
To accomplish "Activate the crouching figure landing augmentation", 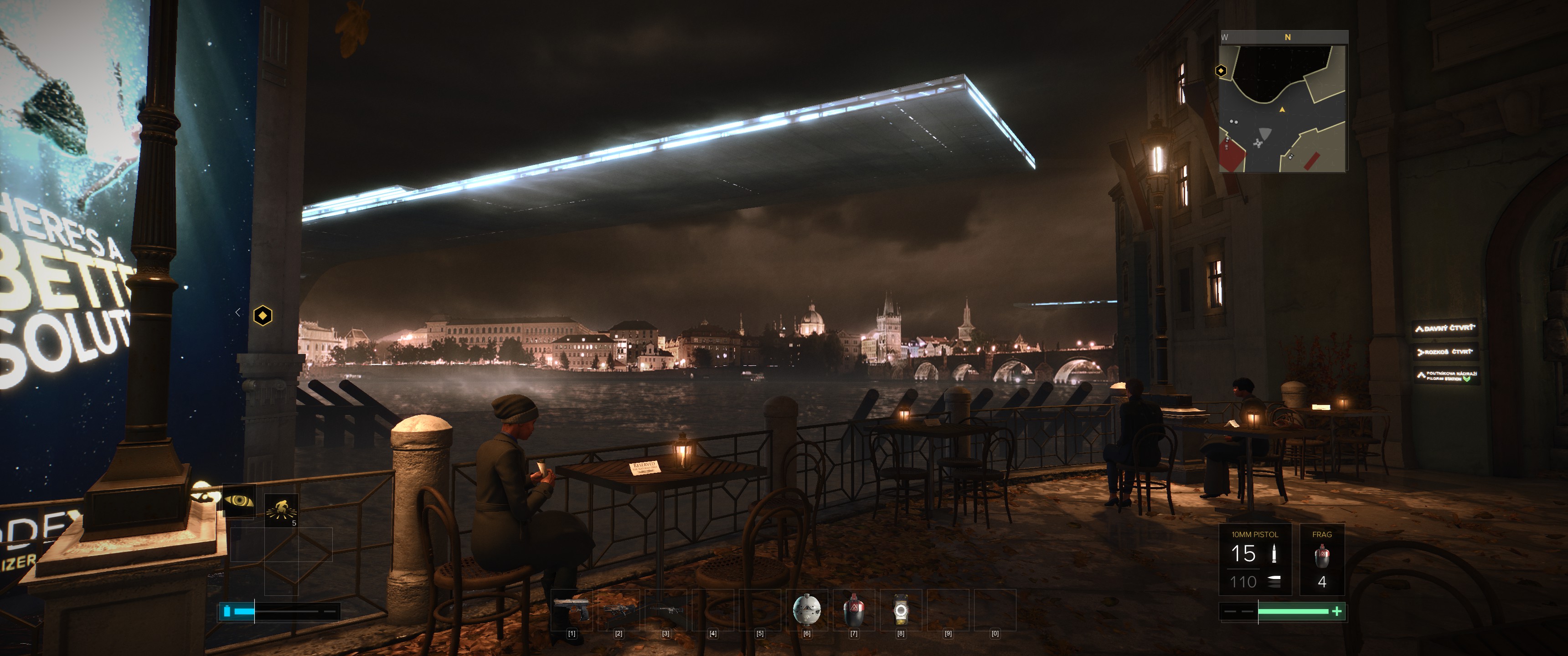I will pyautogui.click(x=281, y=510).
